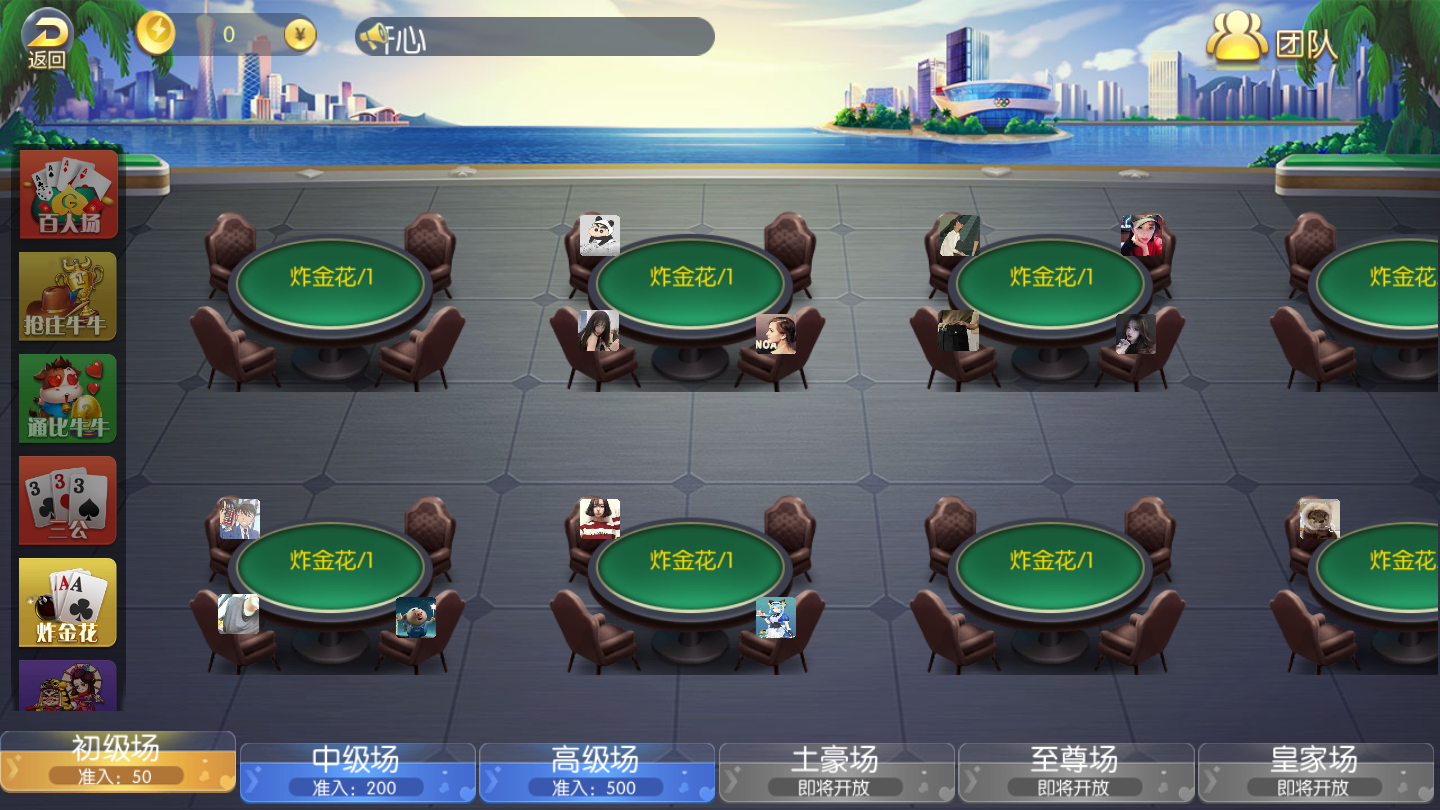The height and width of the screenshot is (810, 1440).
Task: Open the 通比牛牛 game icon
Action: tap(67, 397)
